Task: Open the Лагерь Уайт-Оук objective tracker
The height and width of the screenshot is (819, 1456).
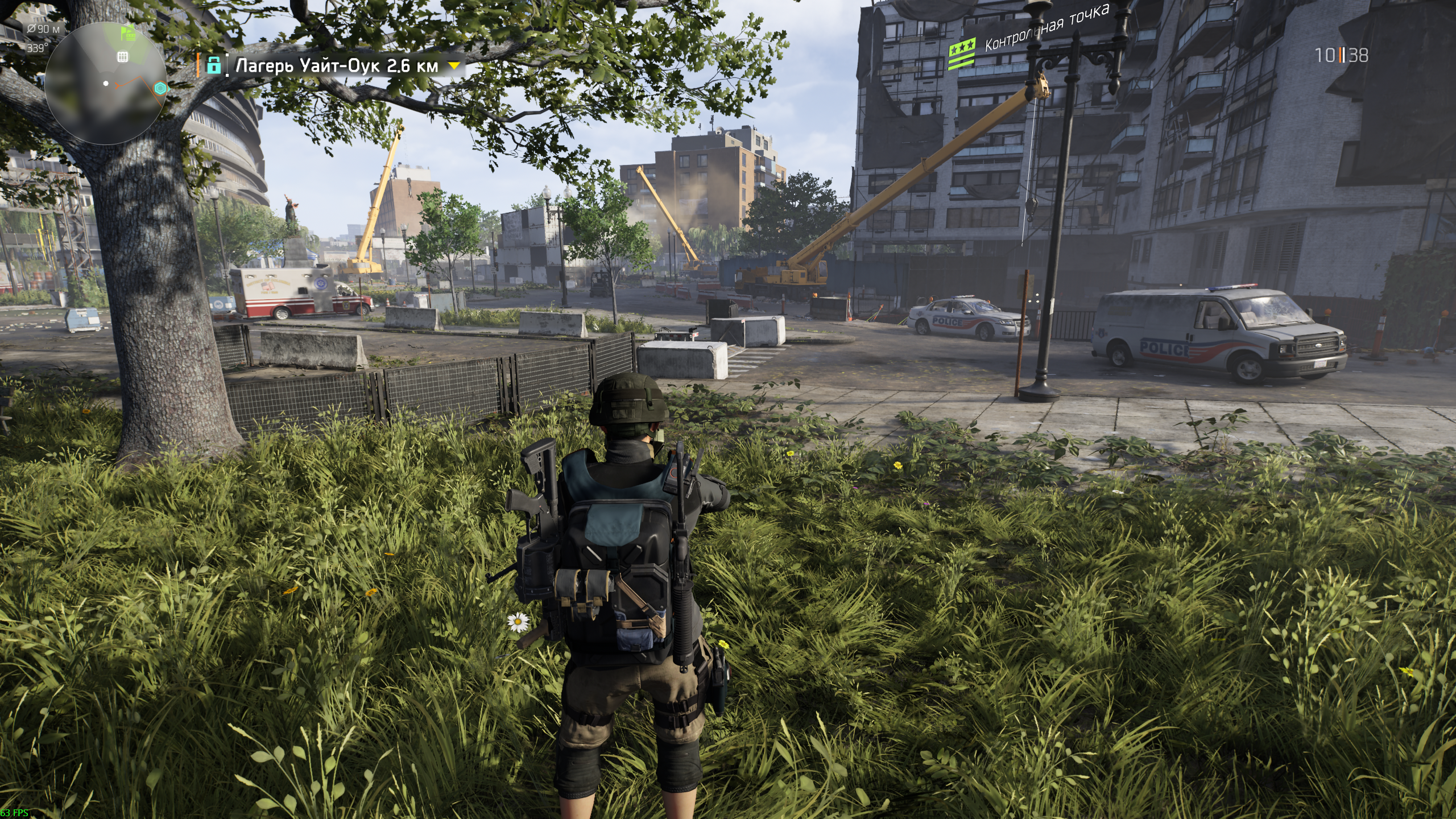Action: [x=337, y=67]
